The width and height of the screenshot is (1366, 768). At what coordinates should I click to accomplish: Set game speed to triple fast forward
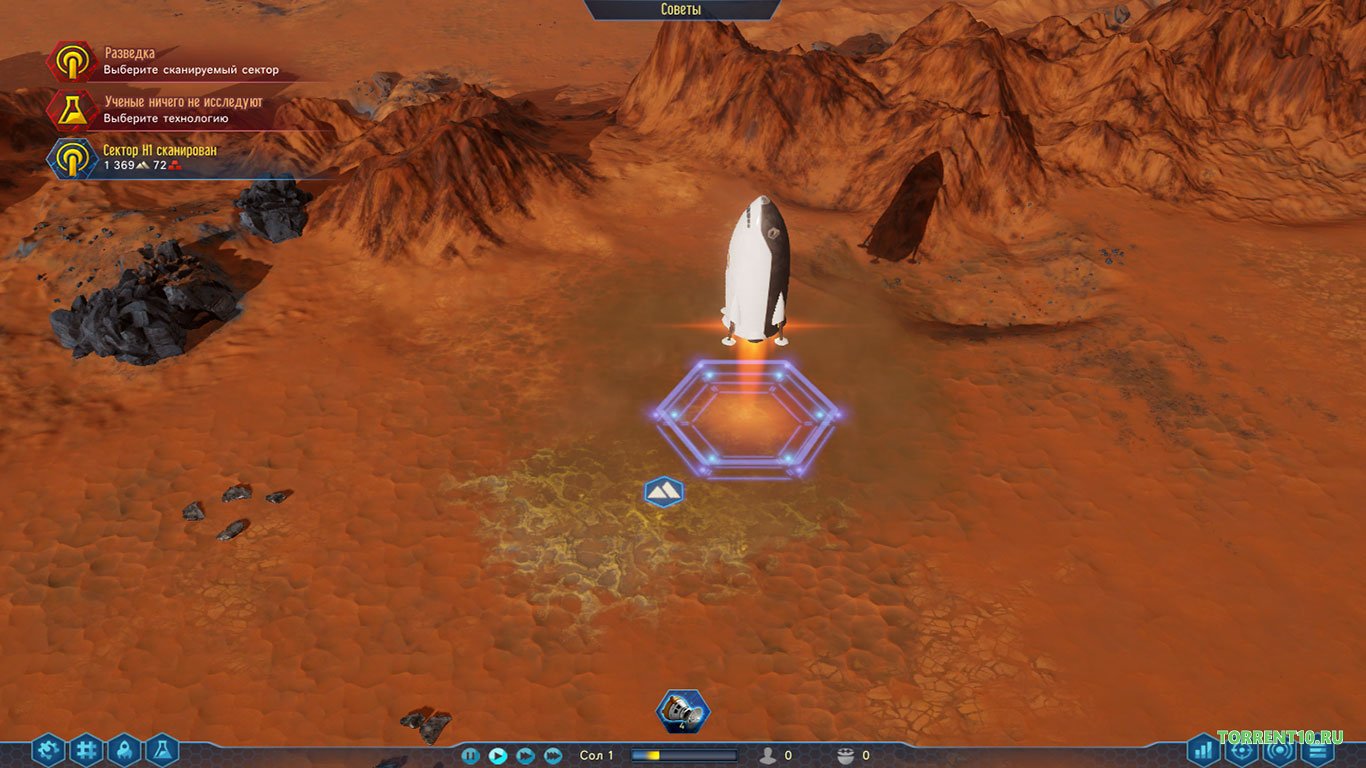pyautogui.click(x=553, y=756)
